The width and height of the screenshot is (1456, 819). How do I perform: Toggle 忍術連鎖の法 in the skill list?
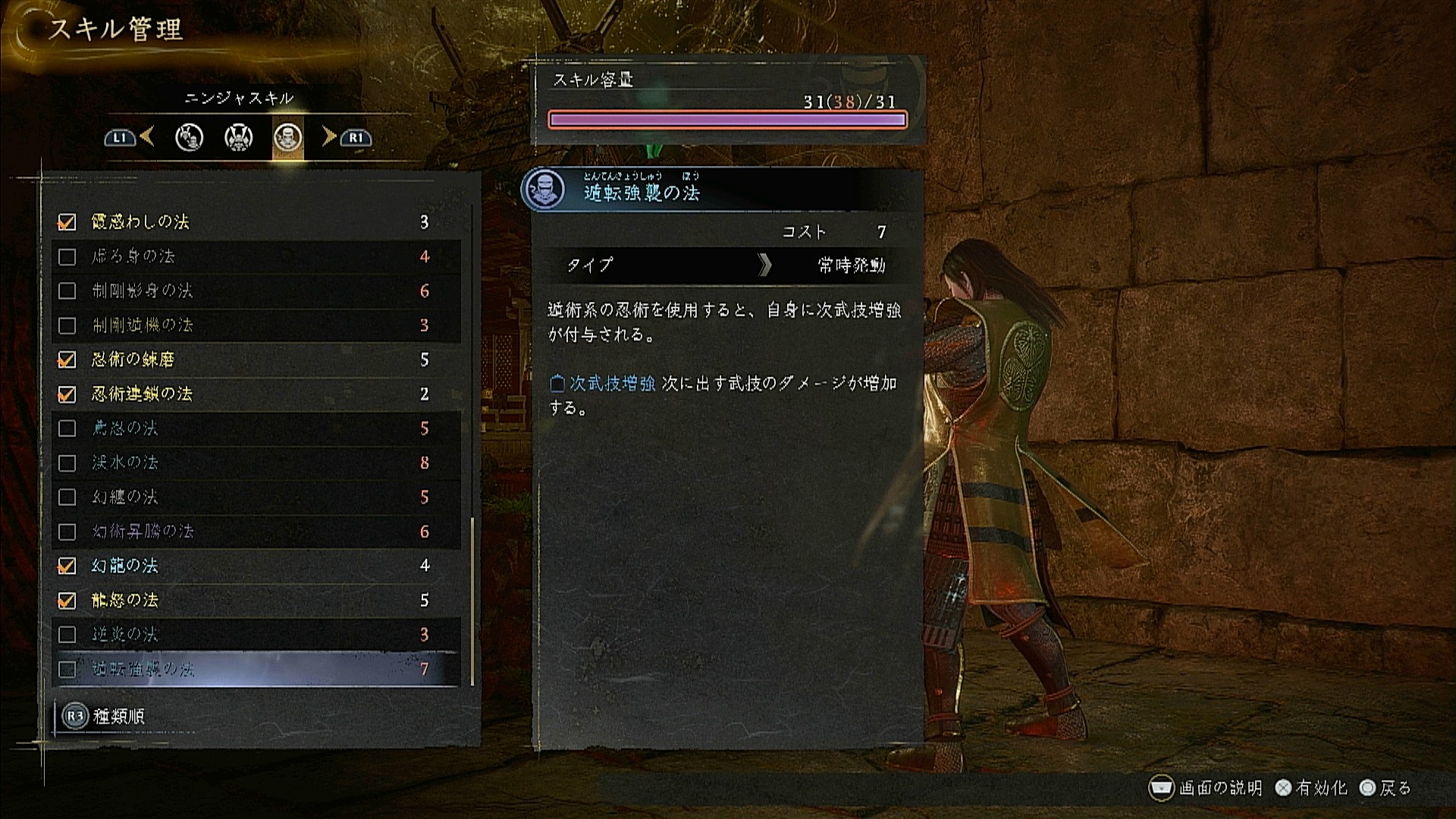coord(67,394)
